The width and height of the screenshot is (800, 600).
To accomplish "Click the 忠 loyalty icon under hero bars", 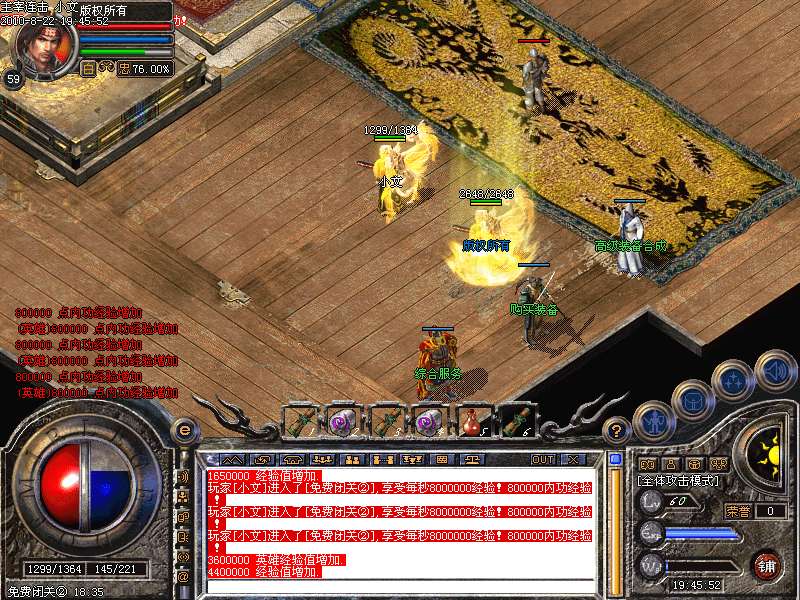I will click(x=124, y=69).
